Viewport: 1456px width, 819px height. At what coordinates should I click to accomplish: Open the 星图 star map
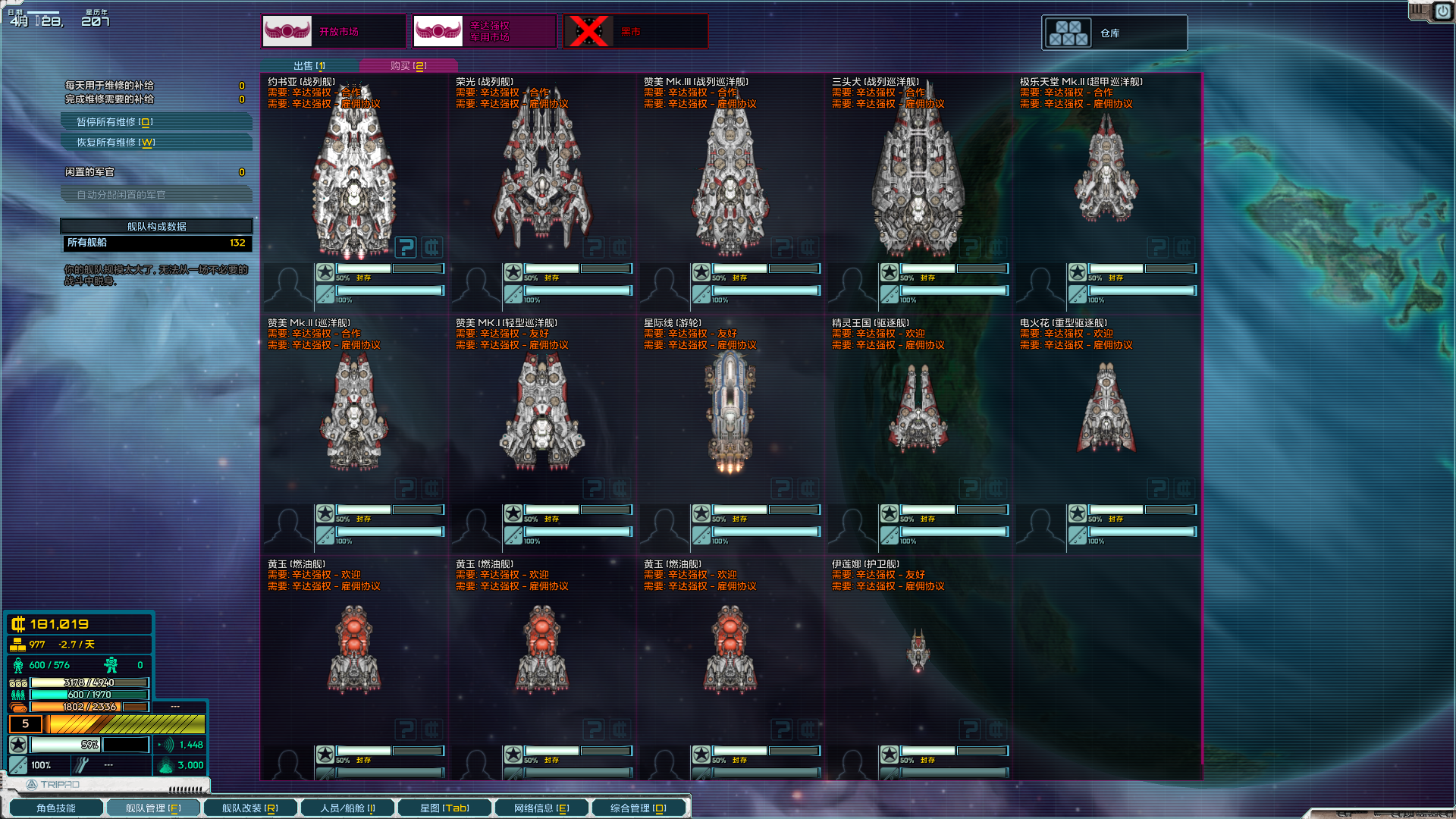click(x=444, y=808)
